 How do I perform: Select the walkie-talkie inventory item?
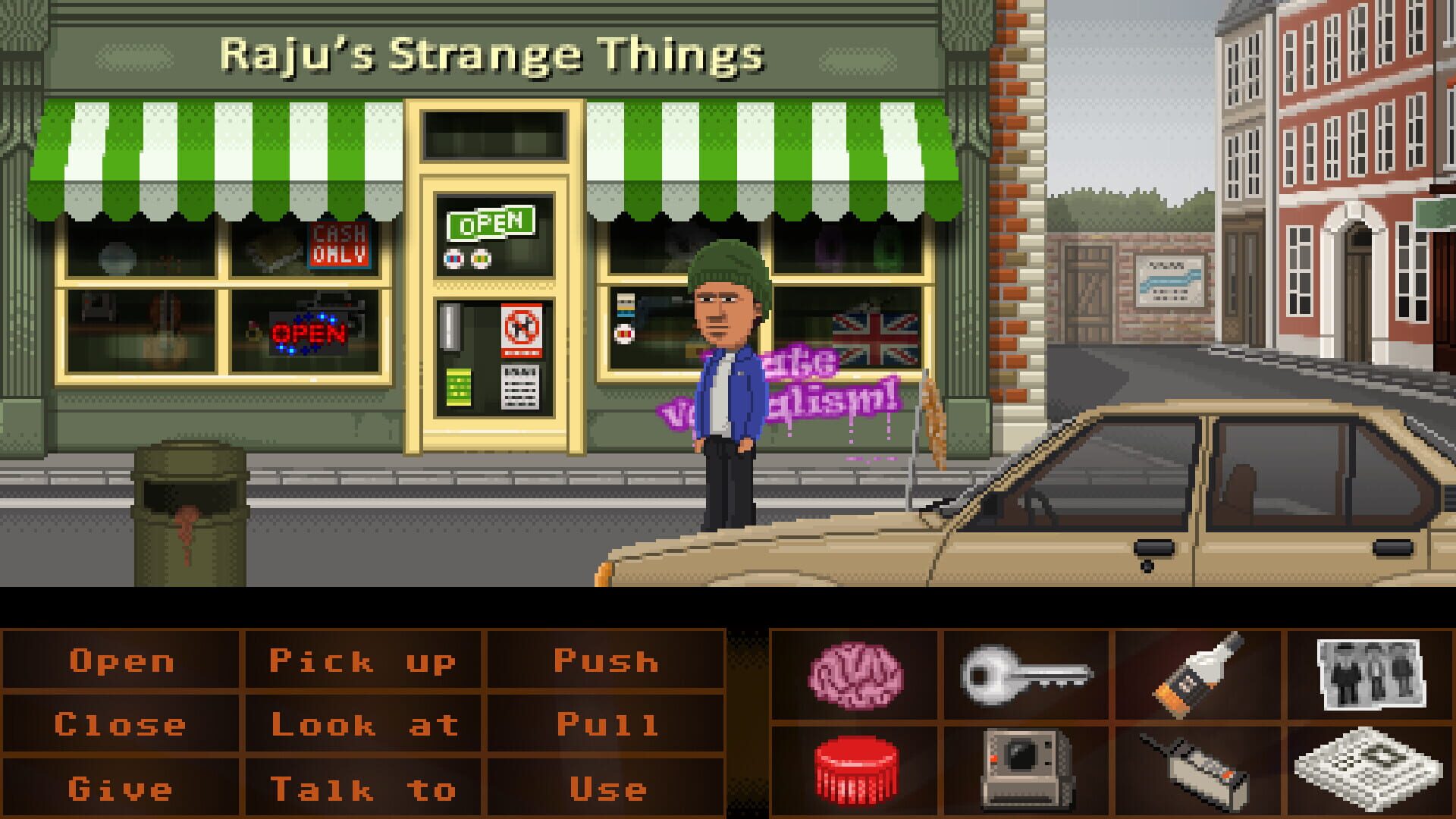click(x=1196, y=770)
